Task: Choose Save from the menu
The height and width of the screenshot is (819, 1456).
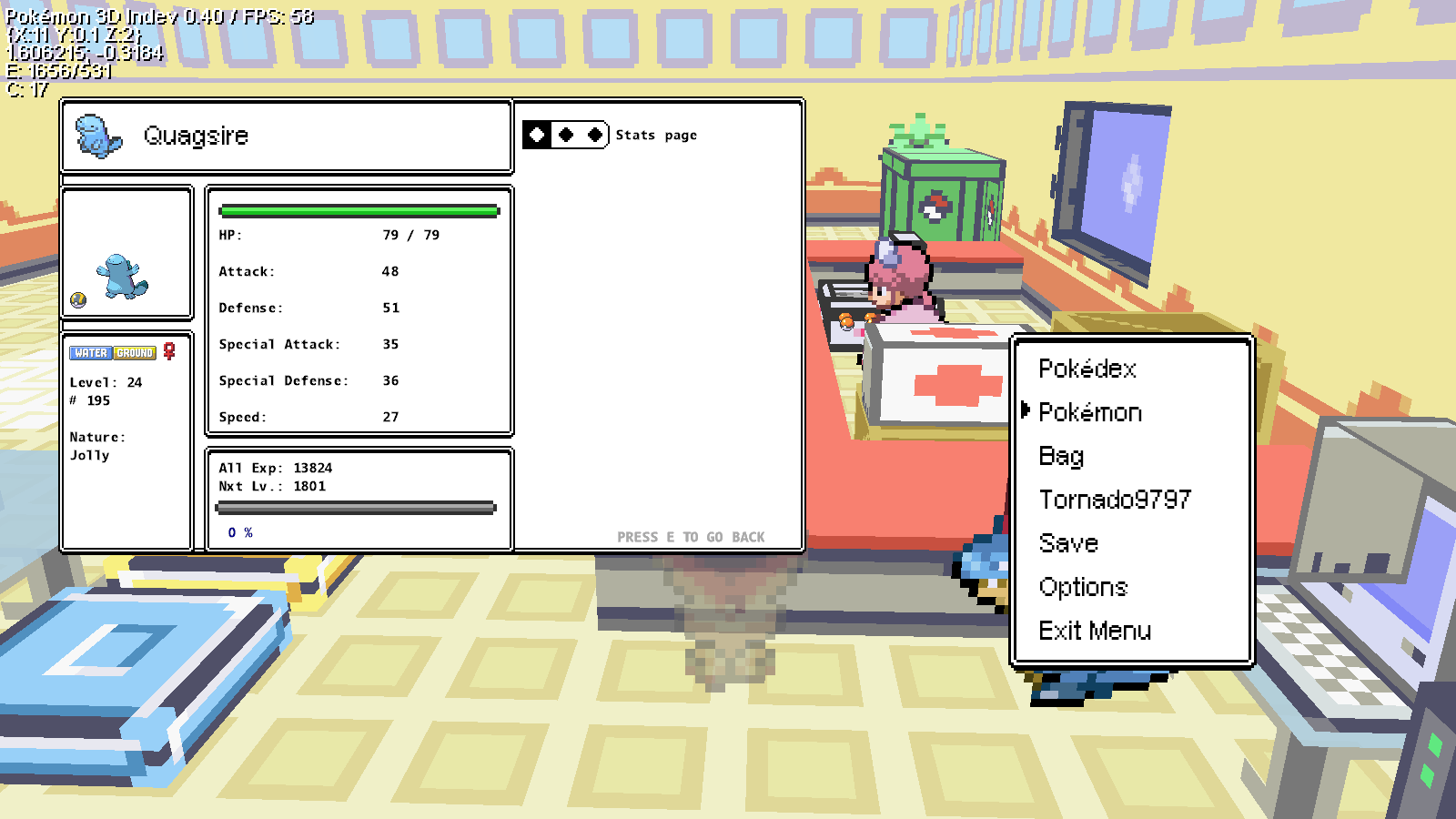Action: 1068,543
